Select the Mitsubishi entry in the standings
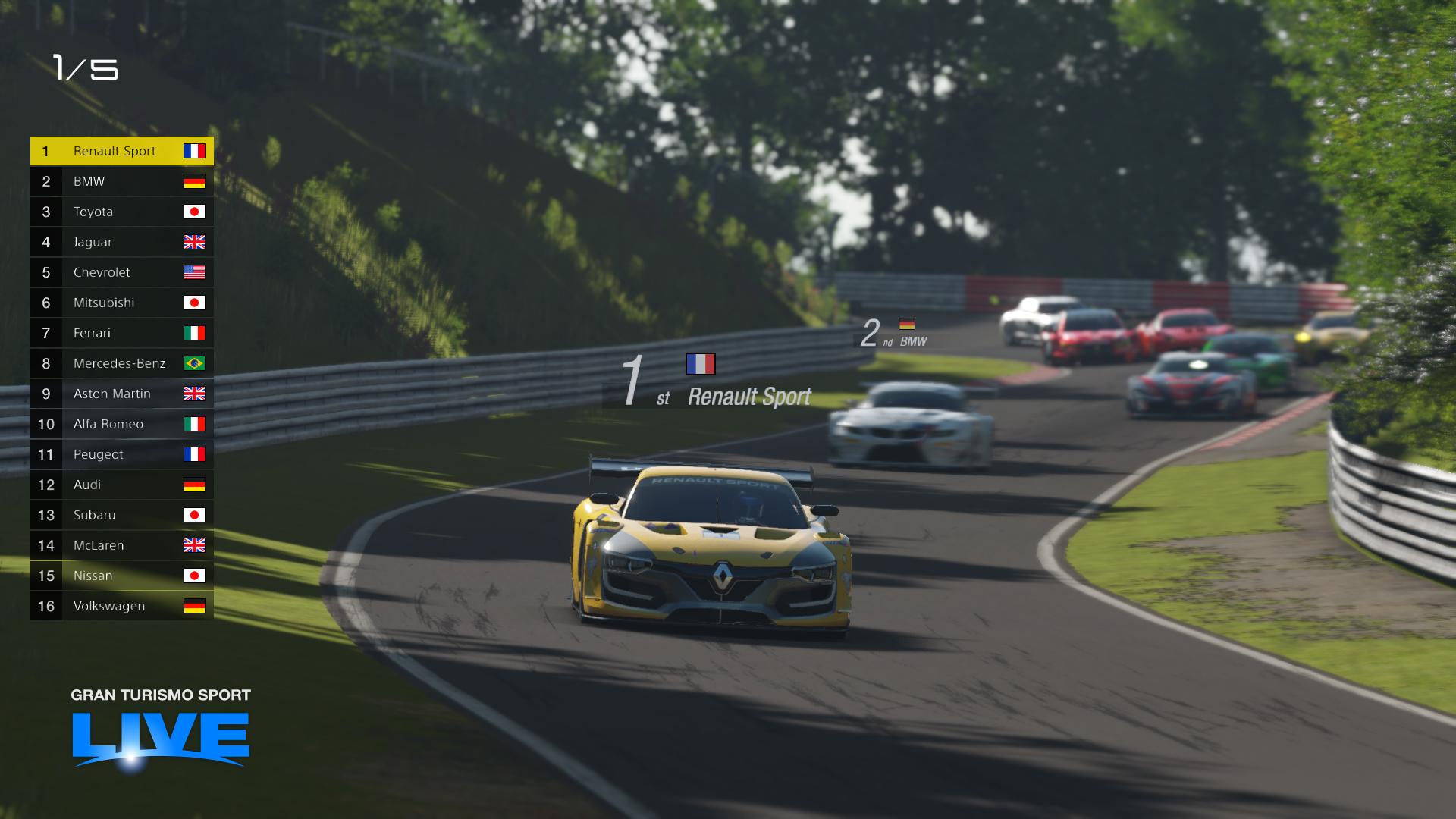Screen dimensions: 1456x819 click(x=121, y=303)
